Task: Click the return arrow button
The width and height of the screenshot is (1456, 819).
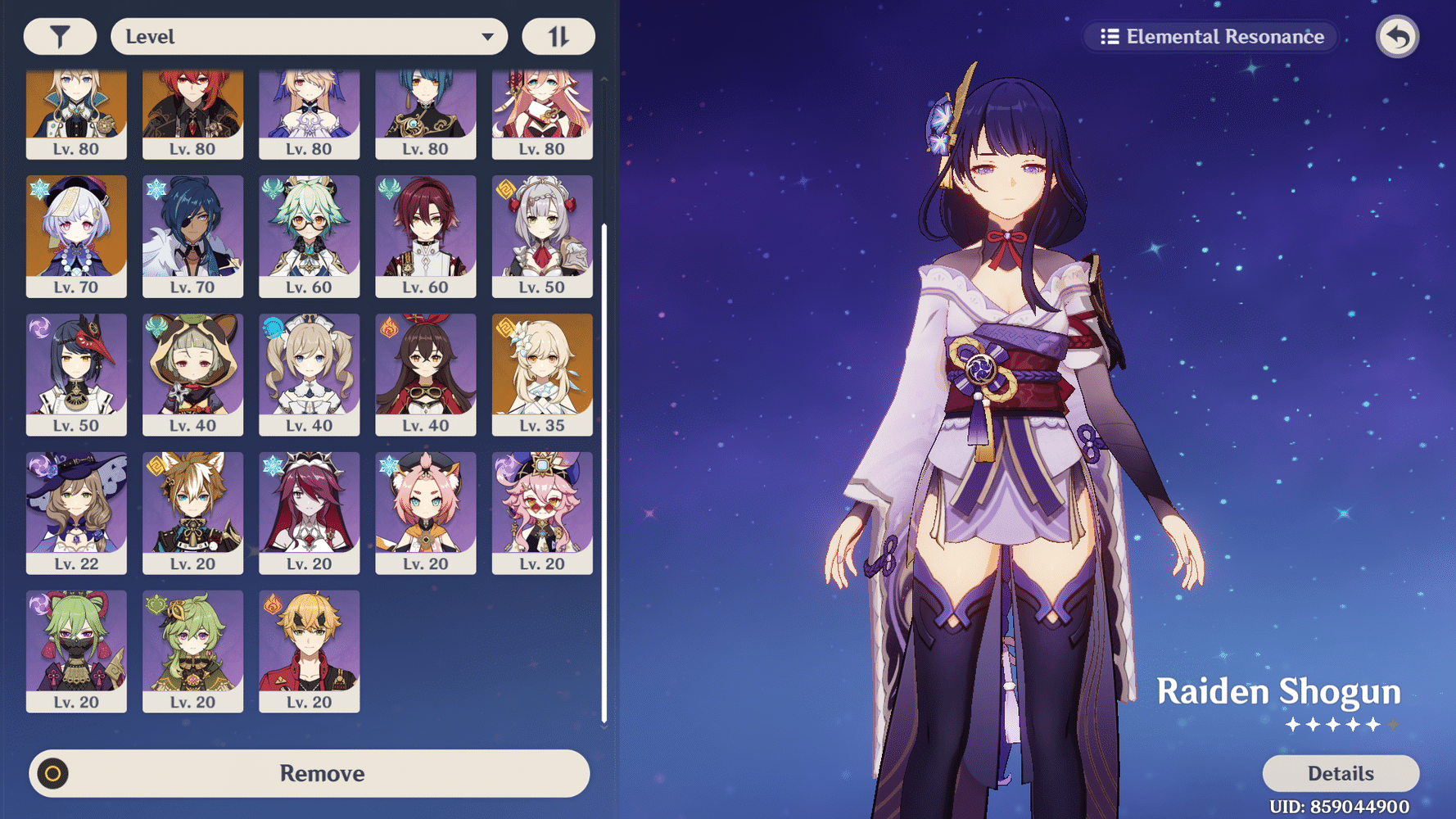Action: 1397,37
